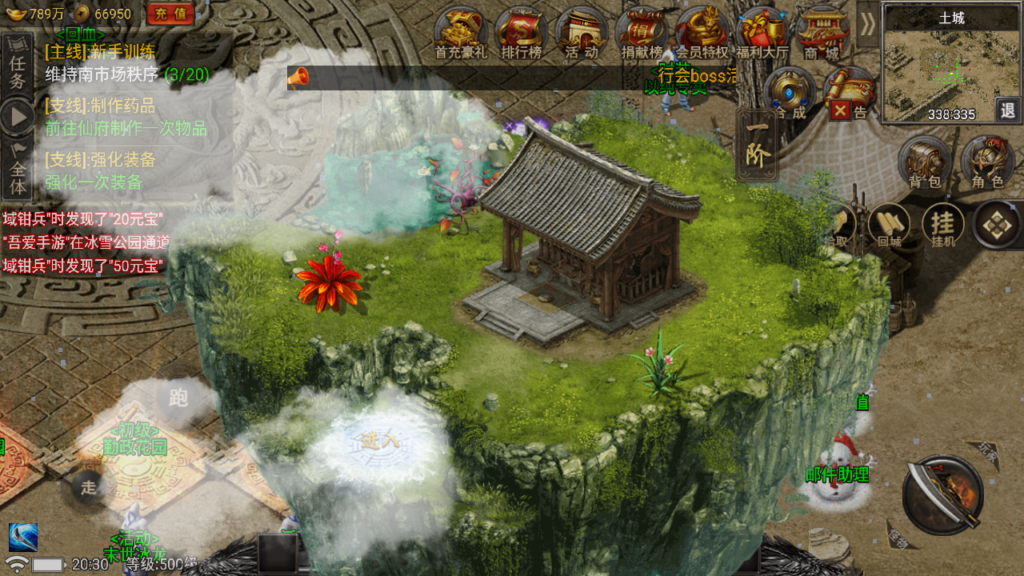Enter the 福利大厅 welfare hall
Viewport: 1024px width, 576px height.
point(762,32)
